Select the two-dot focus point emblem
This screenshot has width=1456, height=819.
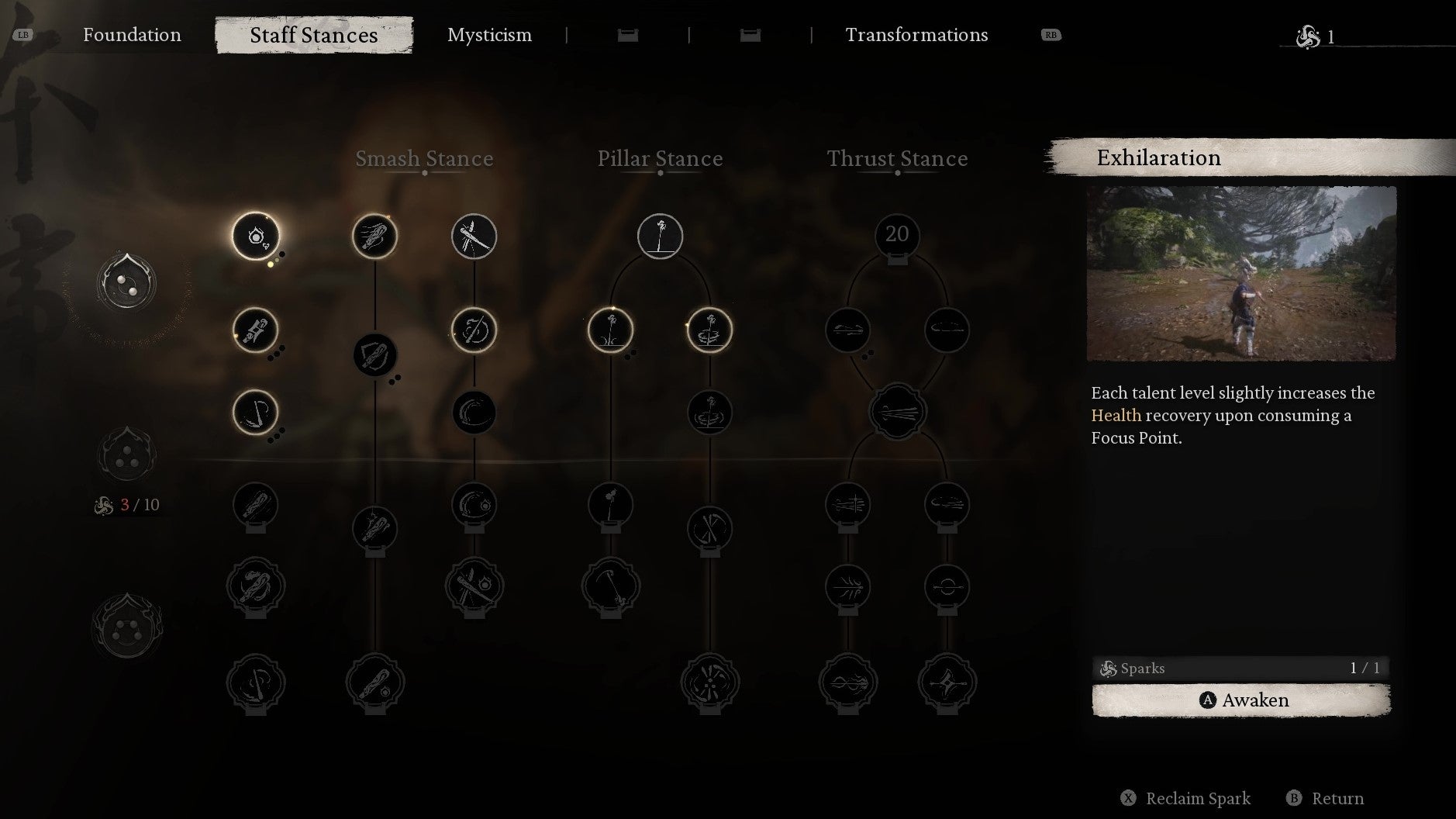[126, 284]
